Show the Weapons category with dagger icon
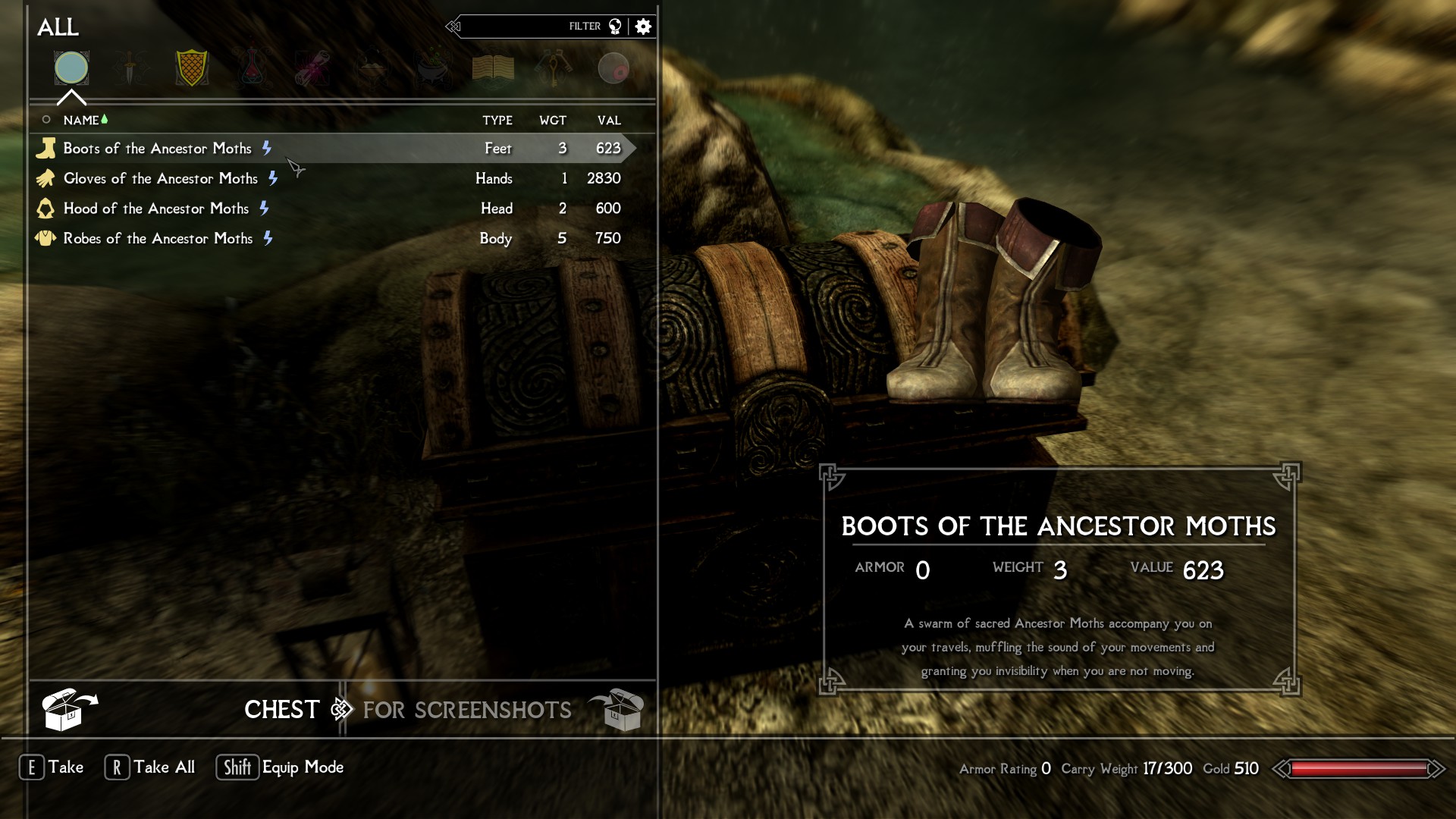The width and height of the screenshot is (1456, 819). (x=130, y=68)
